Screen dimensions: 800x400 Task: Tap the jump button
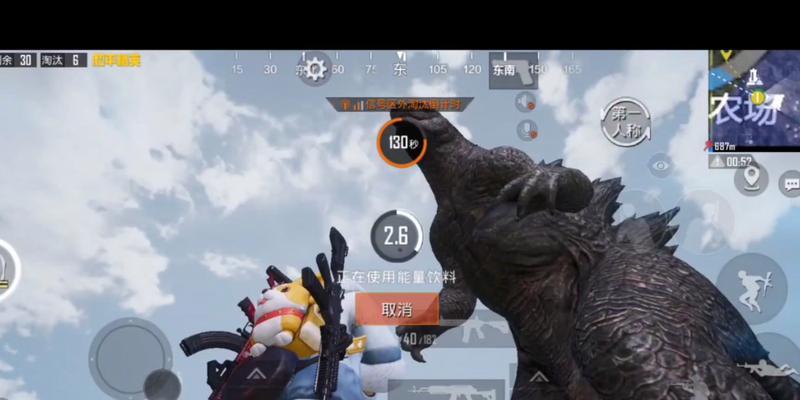(751, 283)
